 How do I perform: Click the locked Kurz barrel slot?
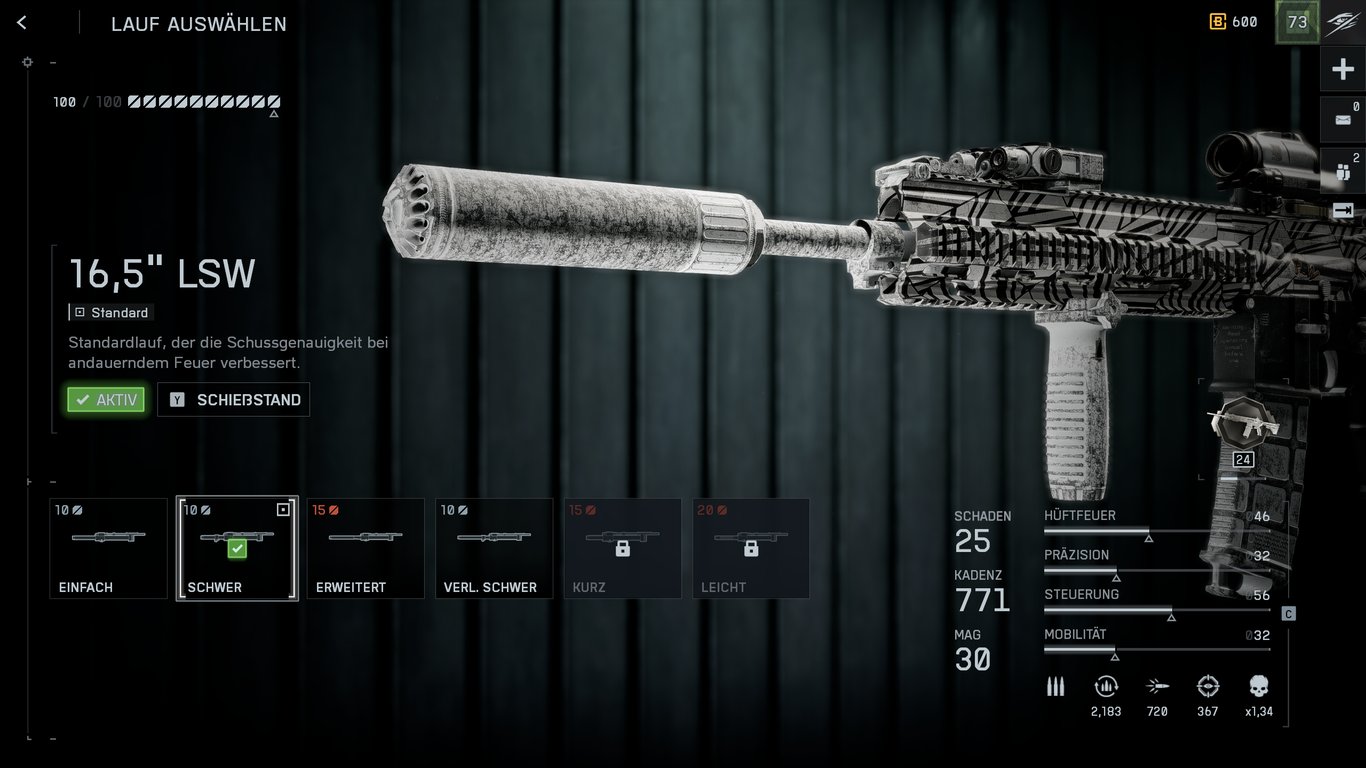[622, 548]
